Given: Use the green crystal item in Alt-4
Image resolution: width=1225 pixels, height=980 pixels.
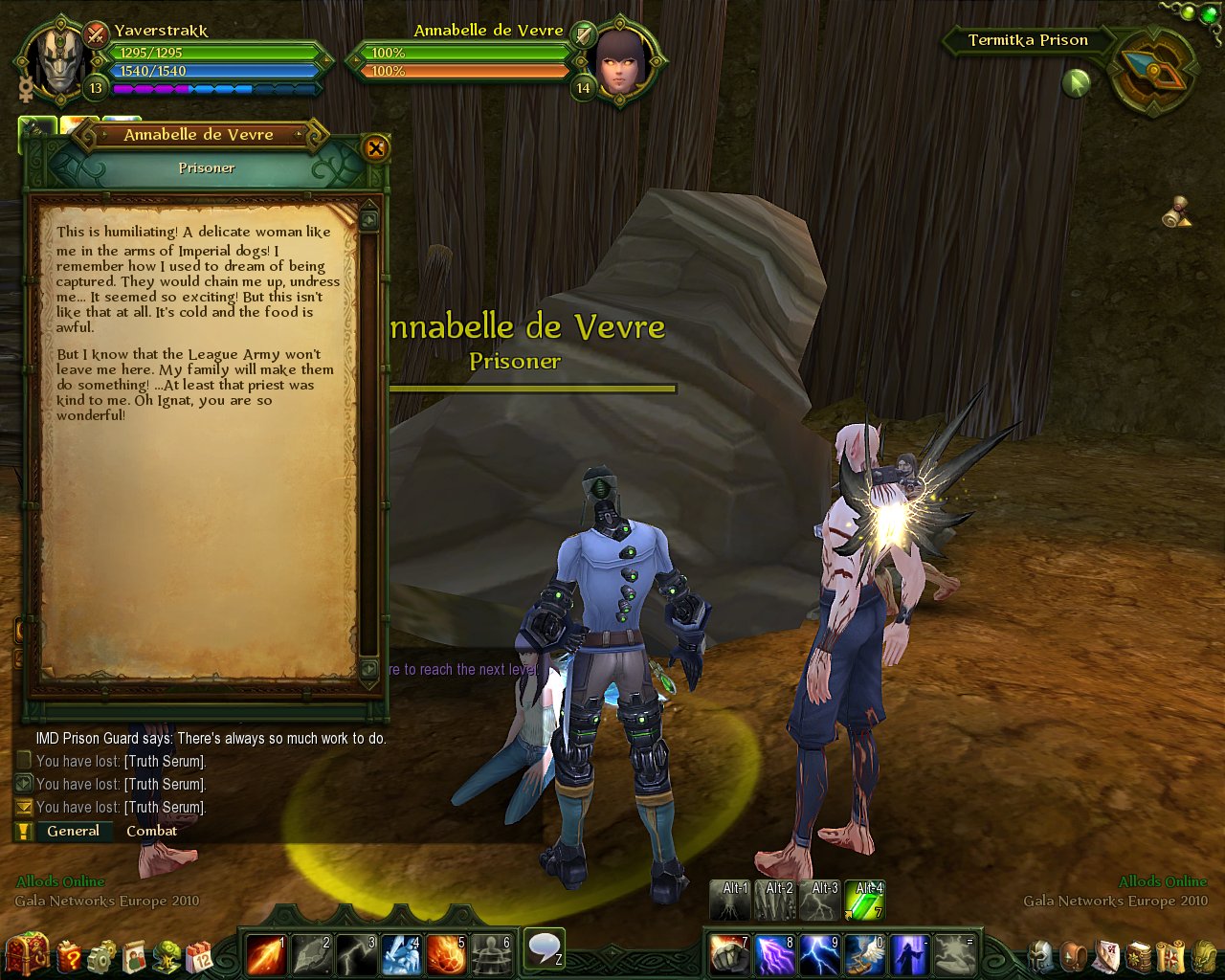Looking at the screenshot, I should coord(864,902).
